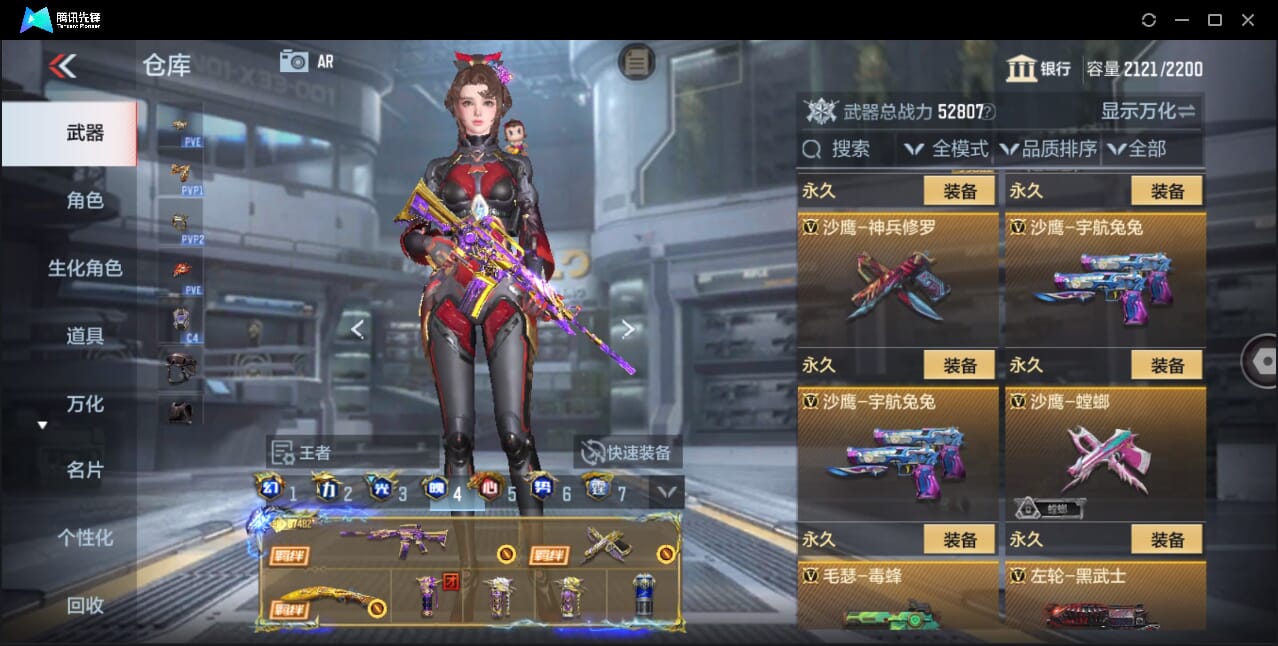Screen dimensions: 1278x646
Task: Switch to the 回收 tab
Action: 85,604
